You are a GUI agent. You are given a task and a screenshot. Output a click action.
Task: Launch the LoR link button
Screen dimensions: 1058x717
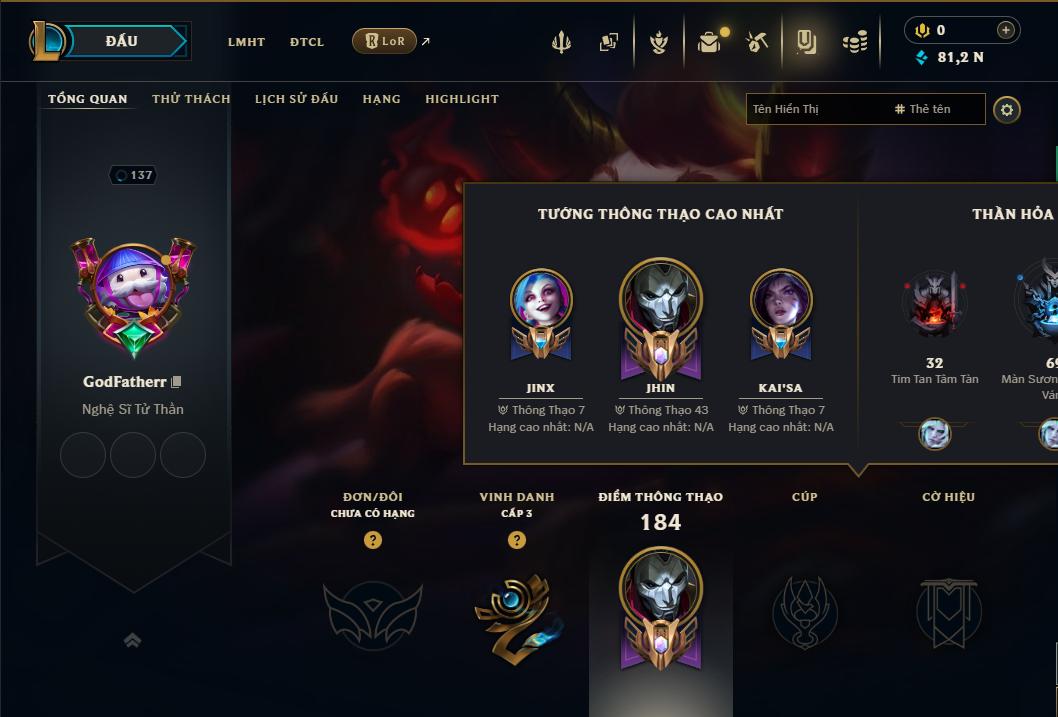coord(385,41)
